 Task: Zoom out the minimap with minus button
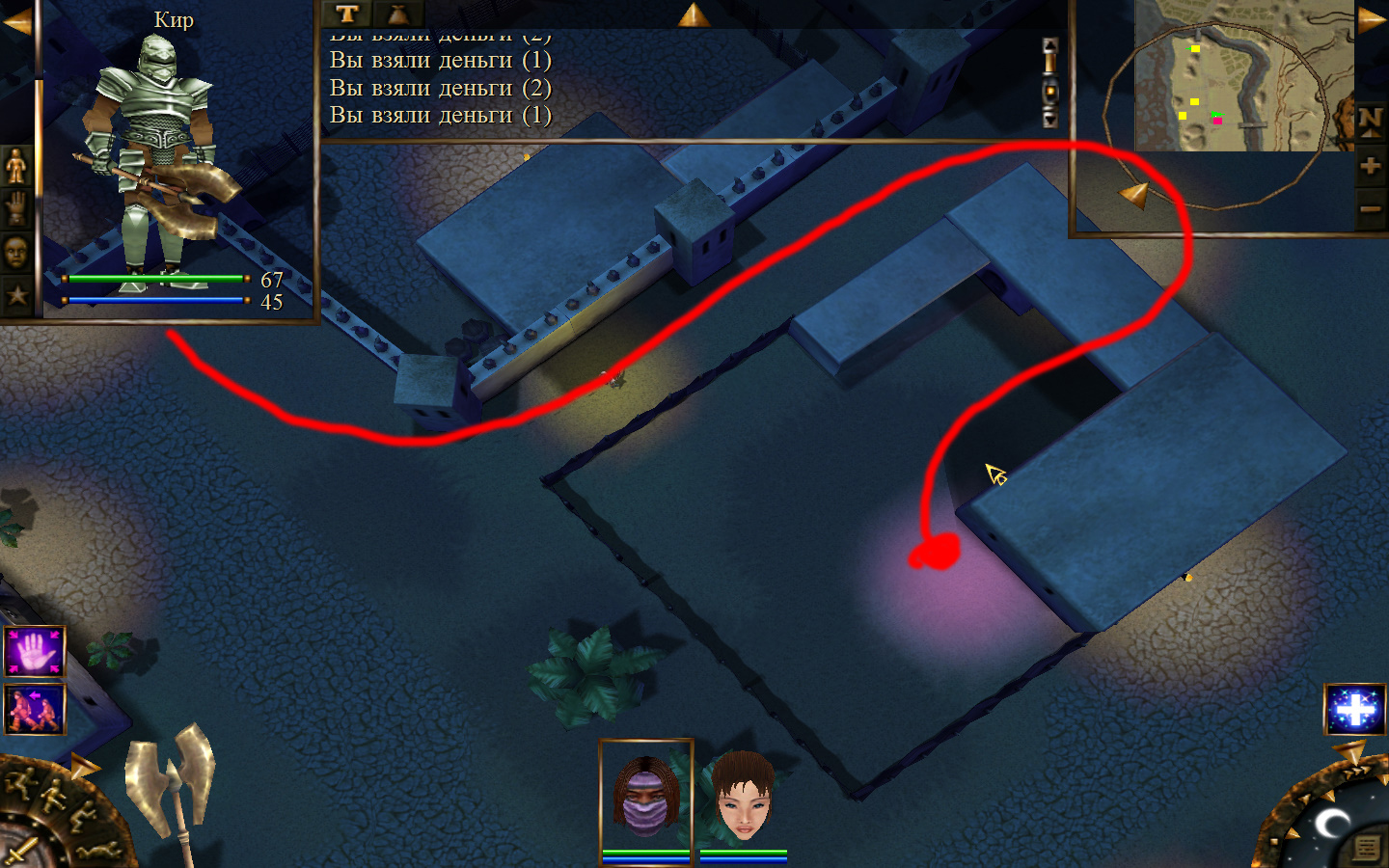click(1370, 208)
